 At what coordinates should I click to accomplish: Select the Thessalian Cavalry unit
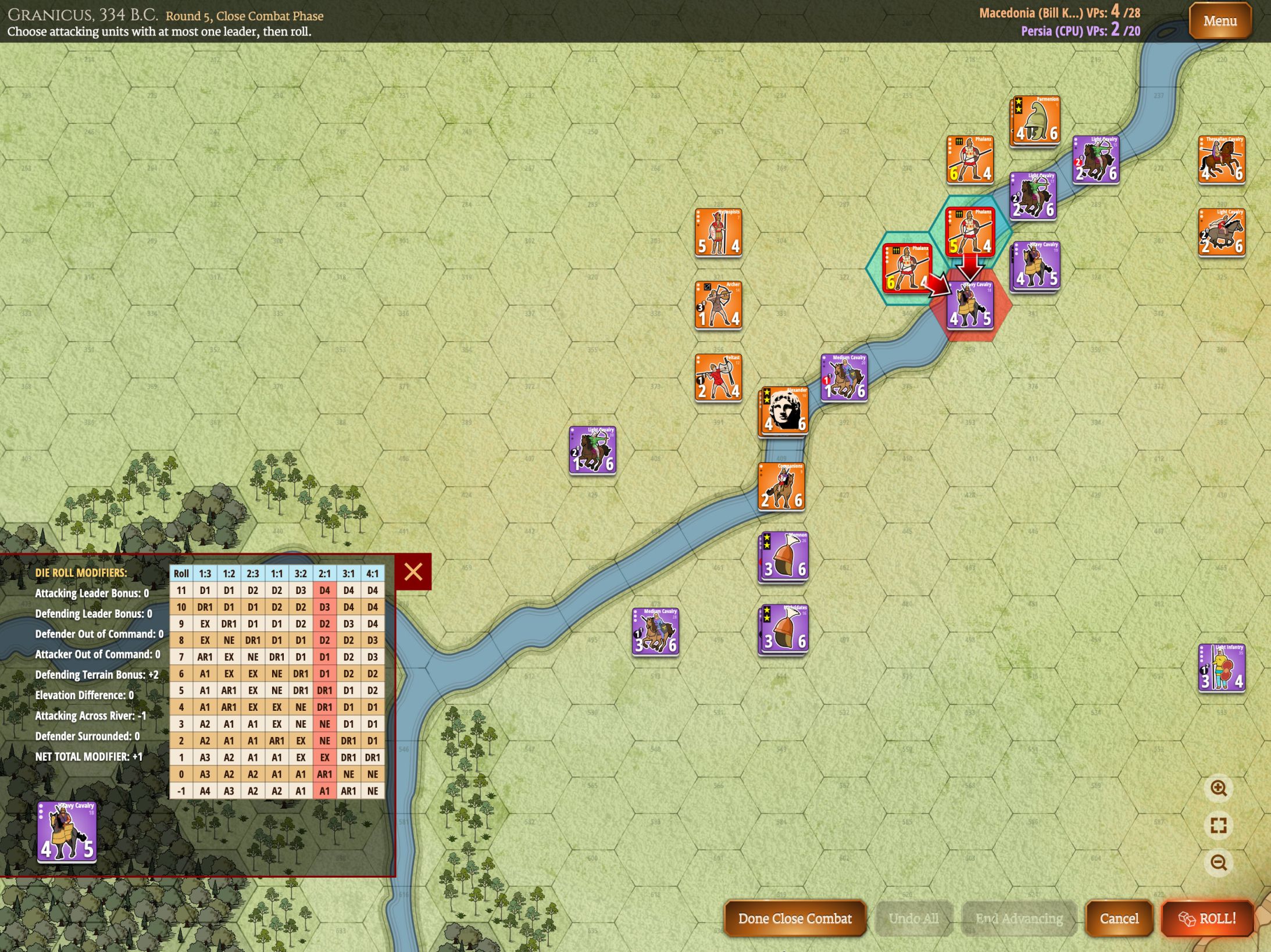tap(1222, 159)
